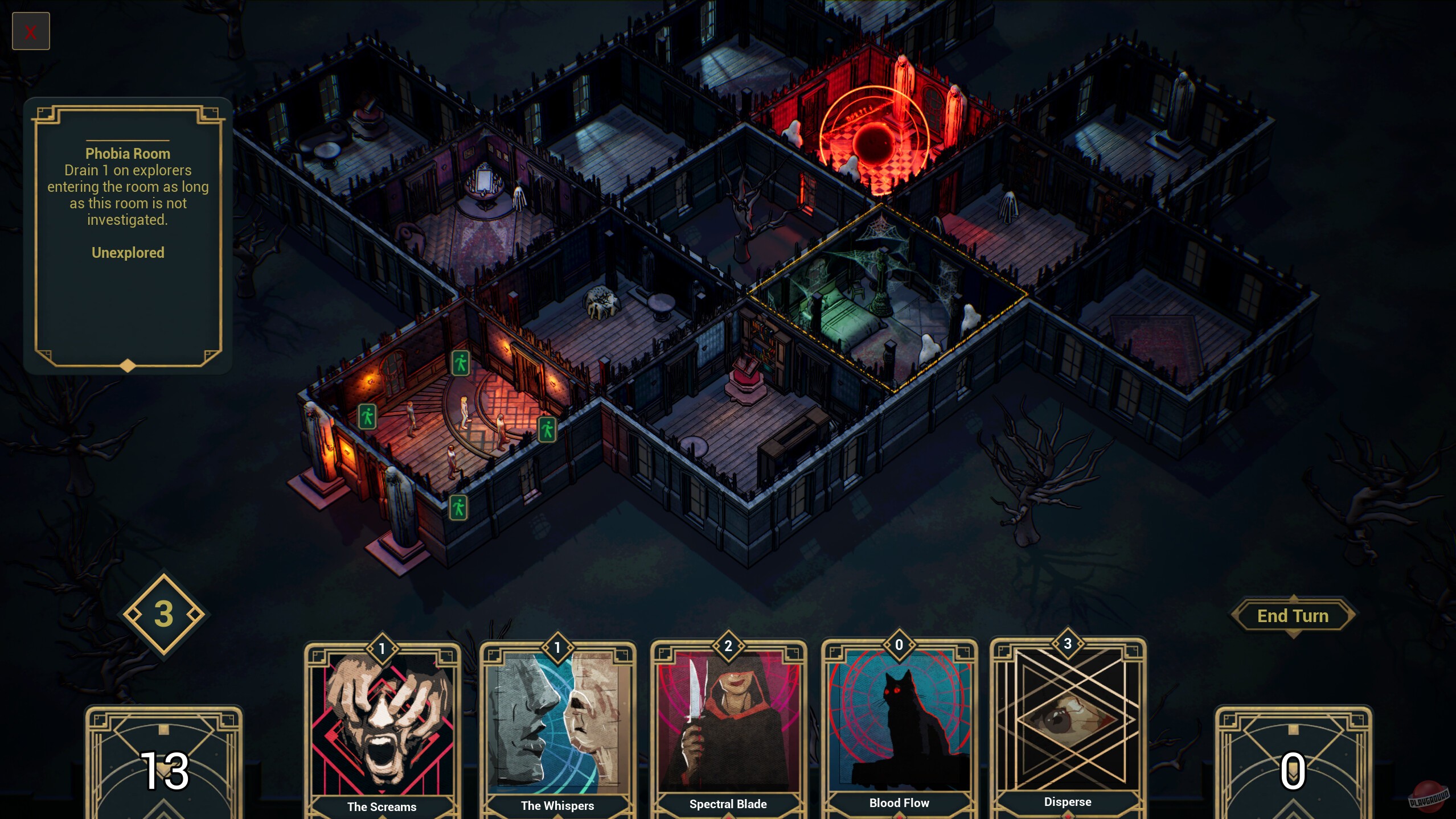Click the turn counter diamond showing 3
The width and height of the screenshot is (1456, 819).
click(163, 614)
